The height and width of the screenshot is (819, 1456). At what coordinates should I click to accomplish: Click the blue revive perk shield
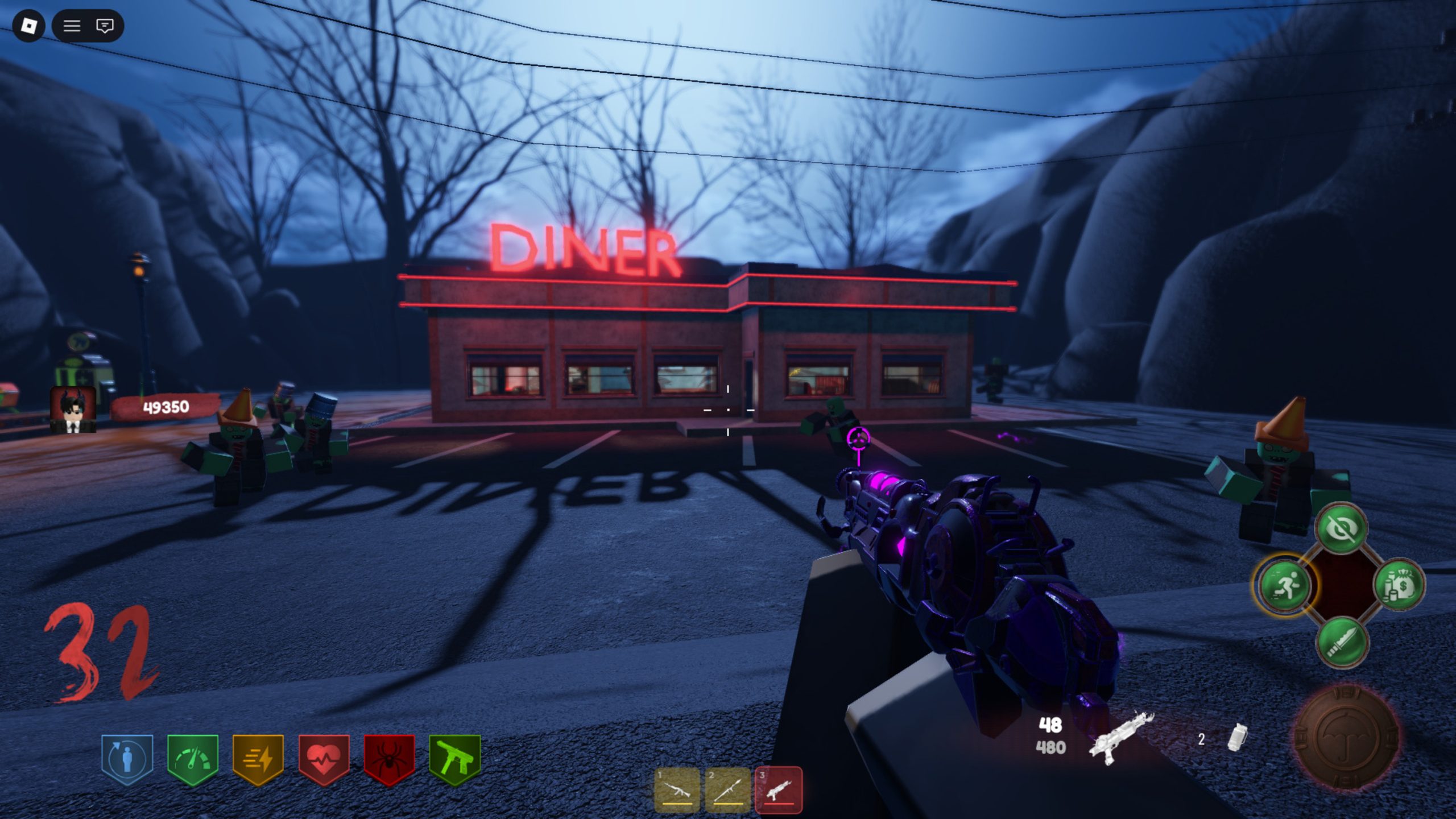[x=127, y=759]
